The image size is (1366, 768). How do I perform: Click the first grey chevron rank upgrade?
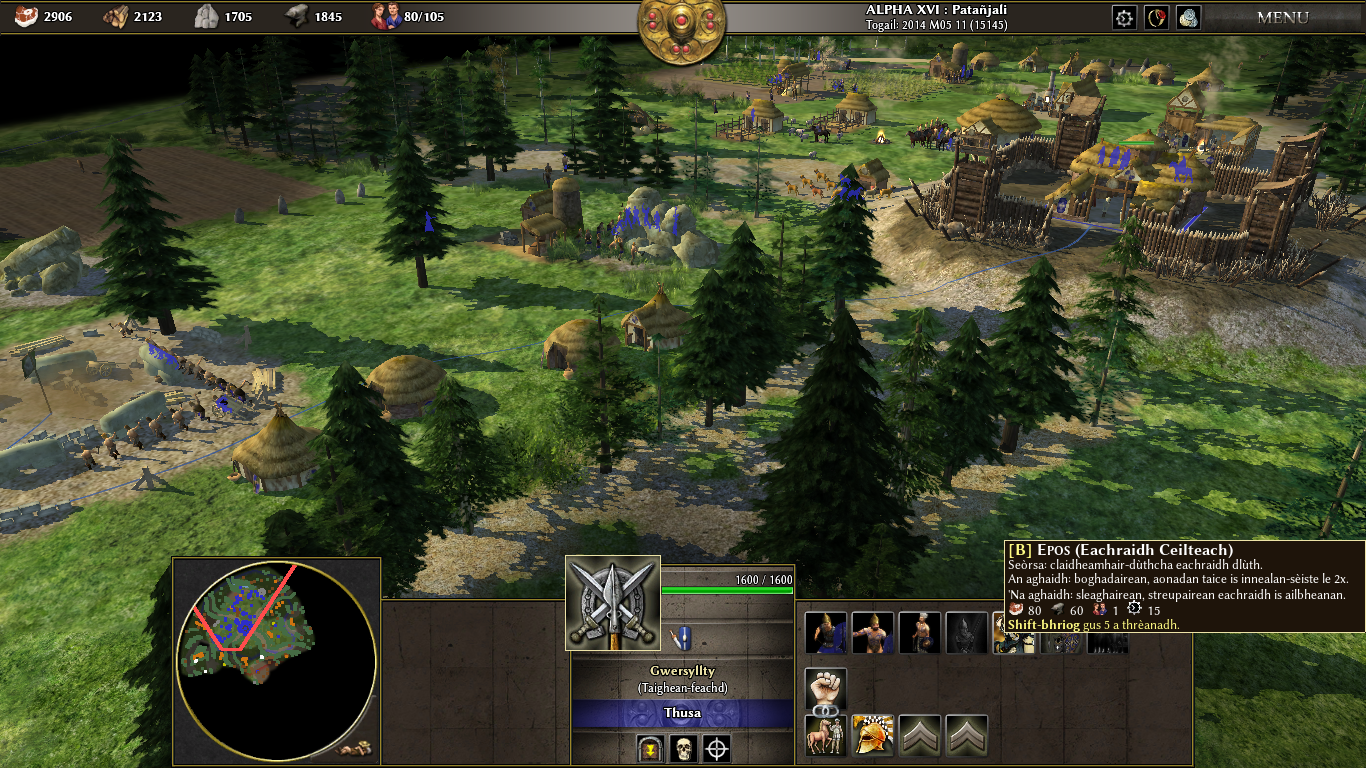pyautogui.click(x=919, y=736)
